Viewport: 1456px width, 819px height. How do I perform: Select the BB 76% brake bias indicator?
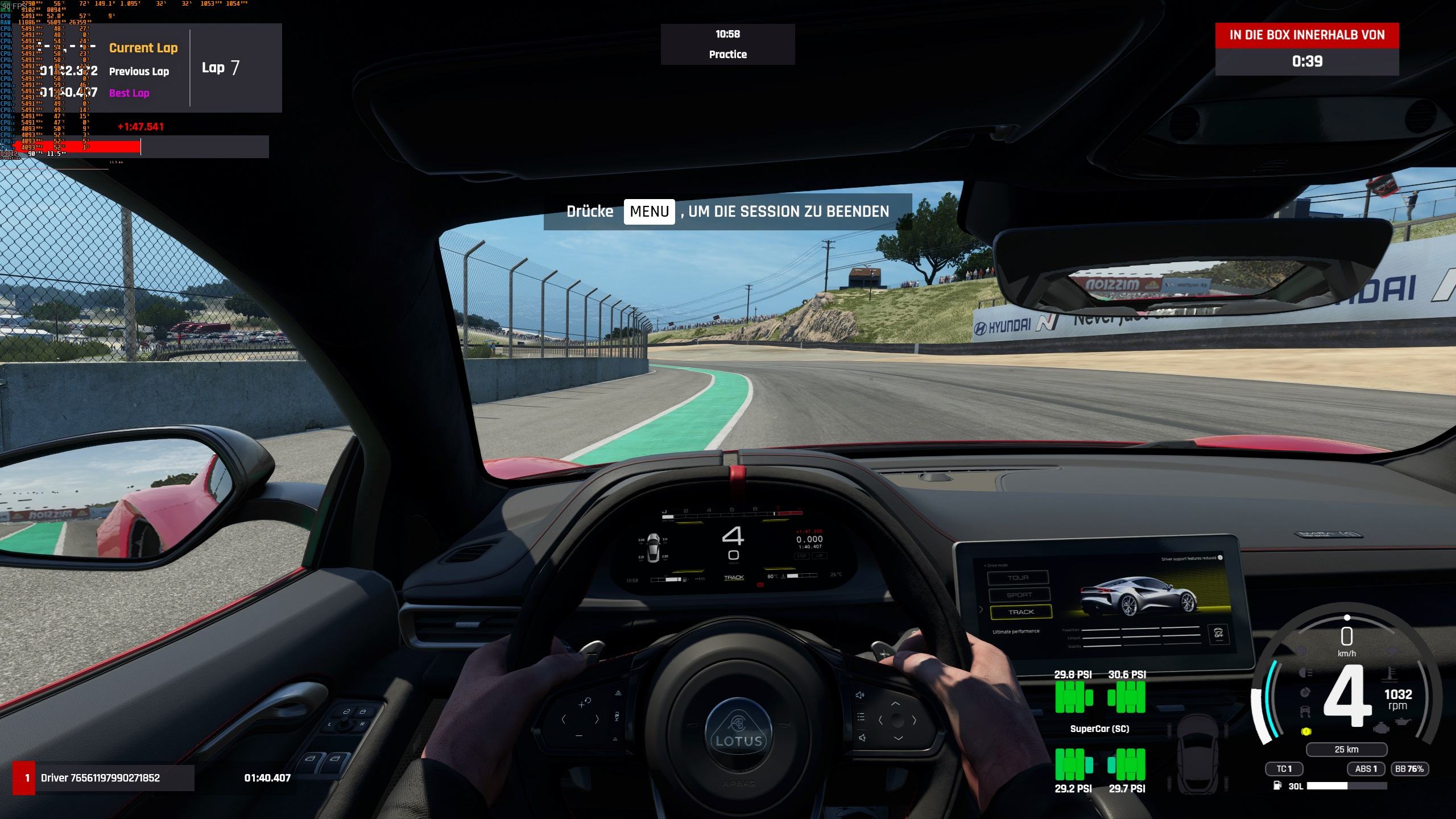(1409, 769)
